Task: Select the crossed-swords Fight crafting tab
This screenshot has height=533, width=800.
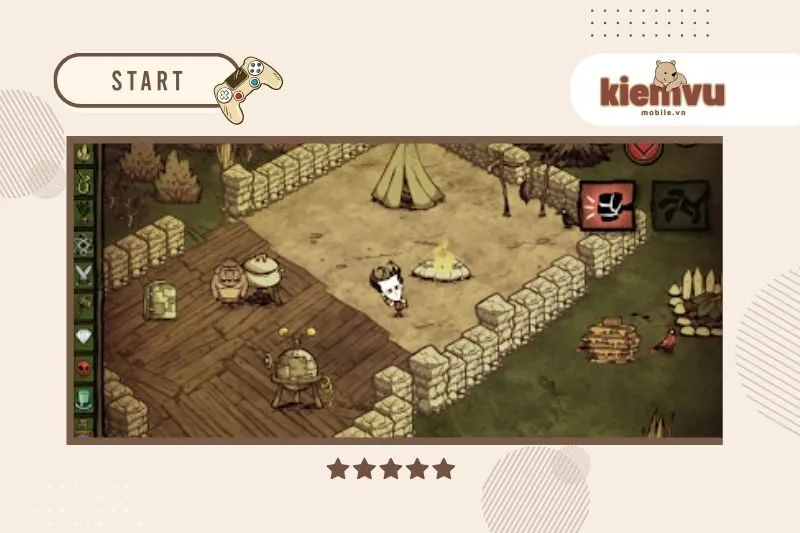Action: point(85,273)
